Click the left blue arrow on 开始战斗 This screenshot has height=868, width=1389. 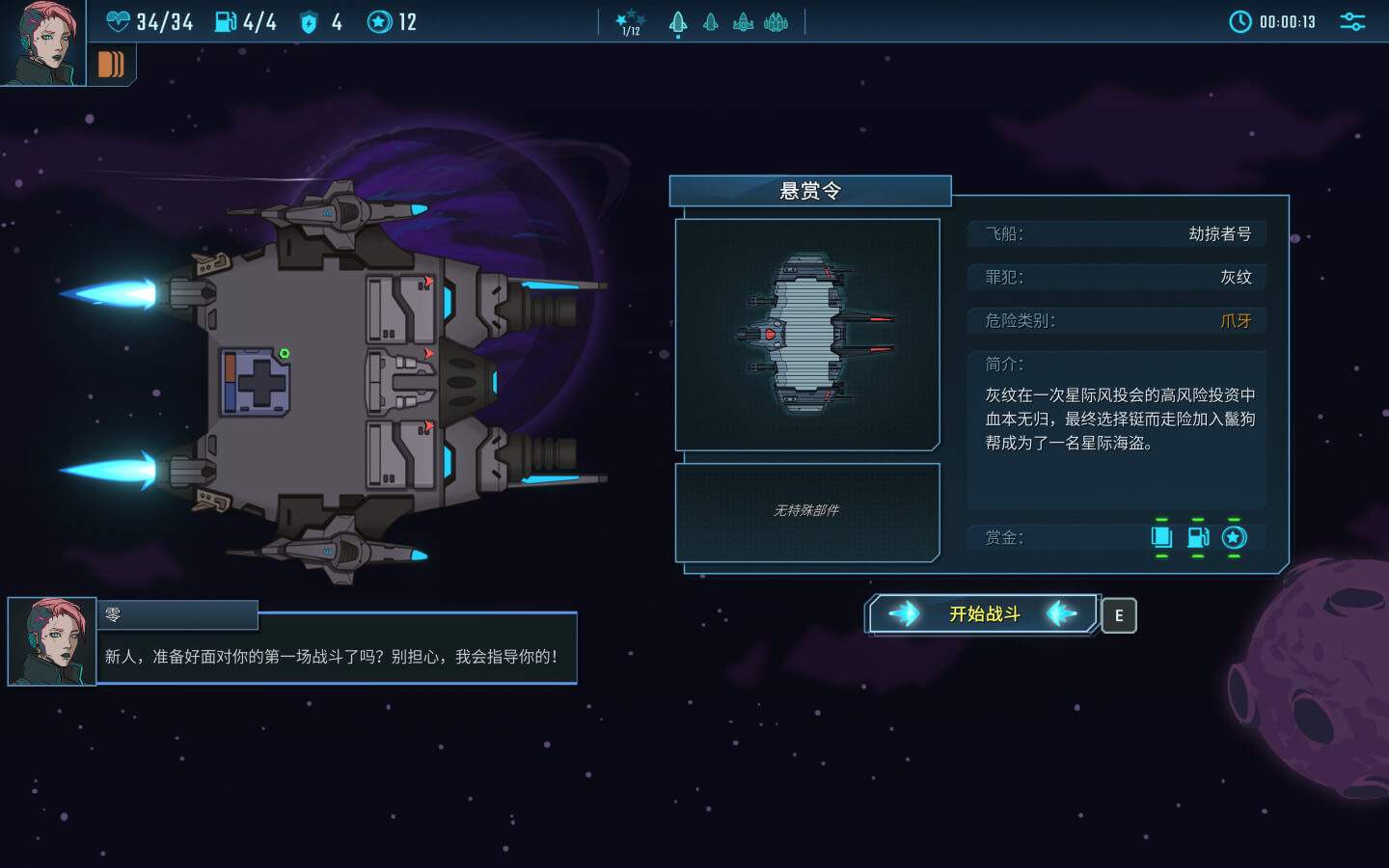point(905,613)
